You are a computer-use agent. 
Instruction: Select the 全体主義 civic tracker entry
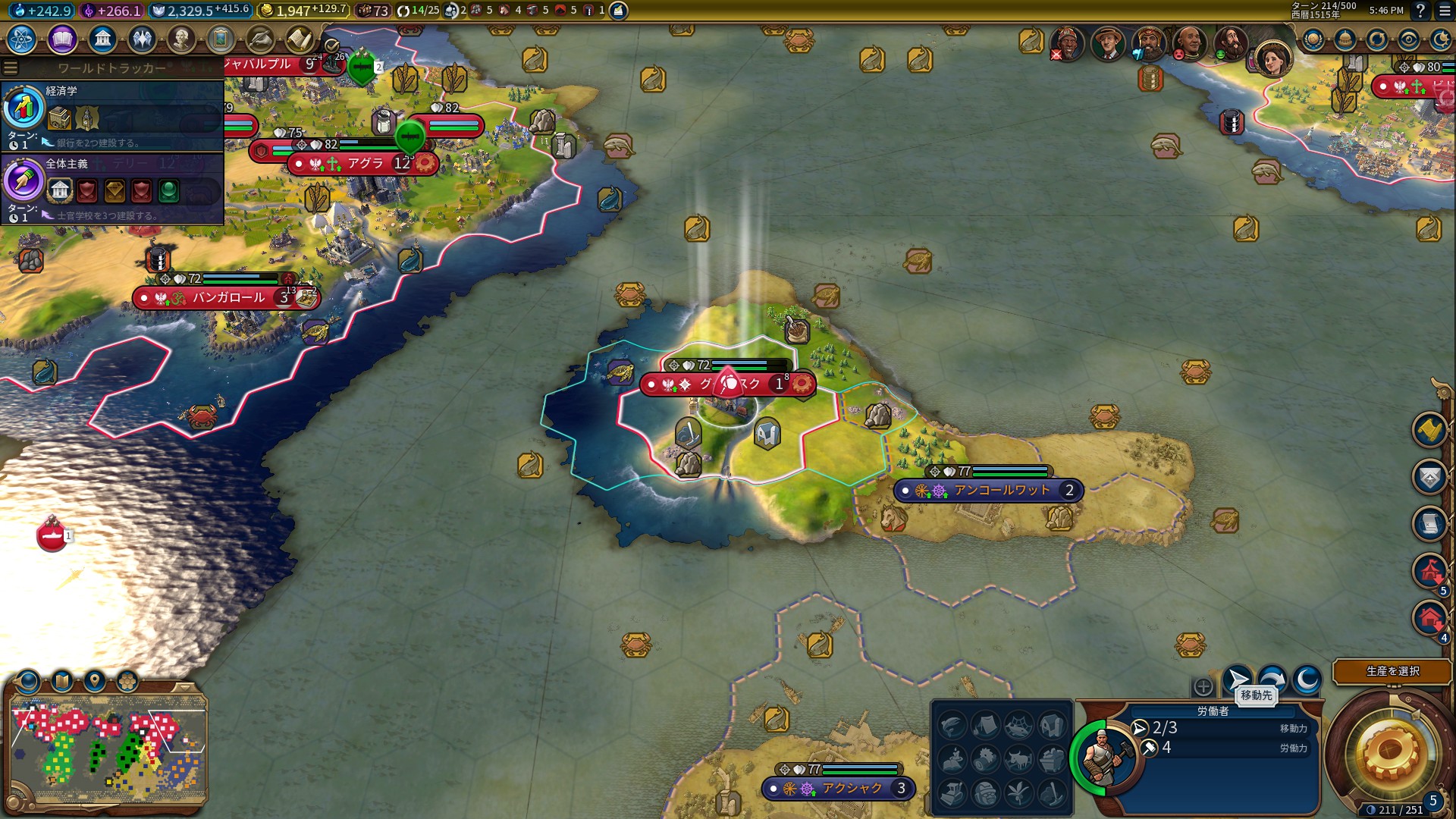point(112,188)
